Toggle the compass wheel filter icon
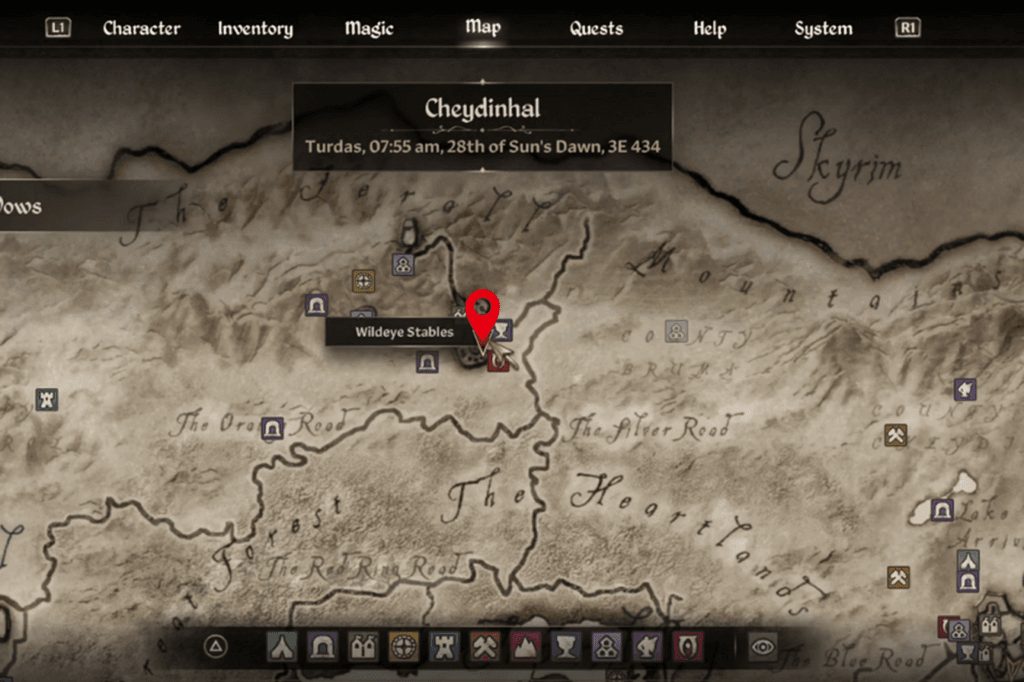 [403, 647]
